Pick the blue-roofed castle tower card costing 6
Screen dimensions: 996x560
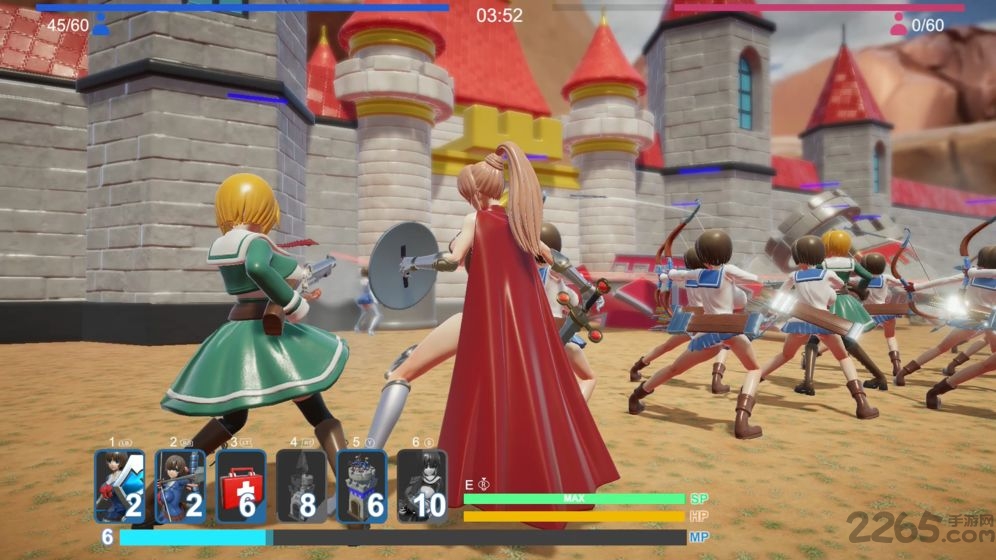(361, 486)
